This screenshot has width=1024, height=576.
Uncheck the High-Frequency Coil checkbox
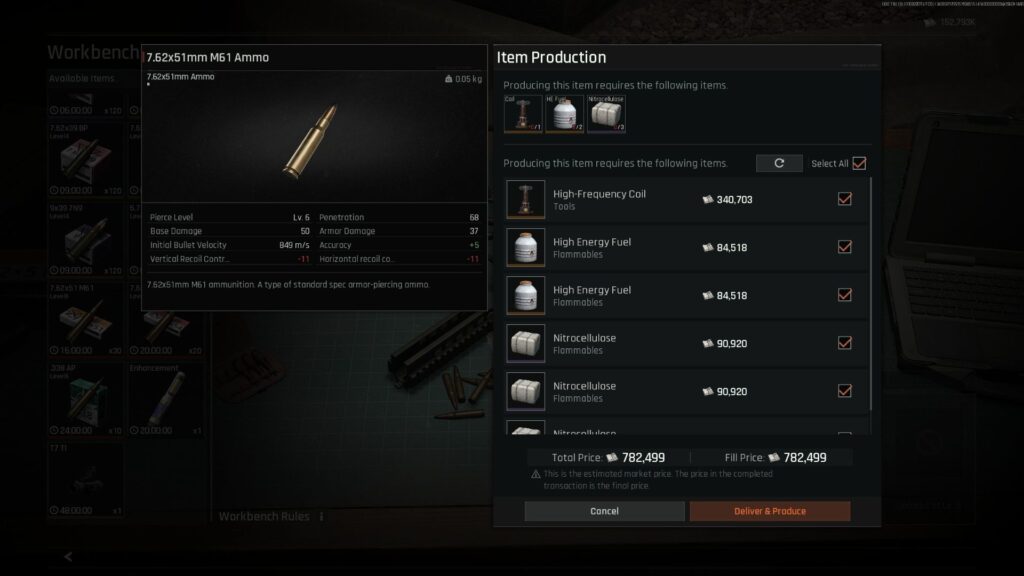point(844,199)
